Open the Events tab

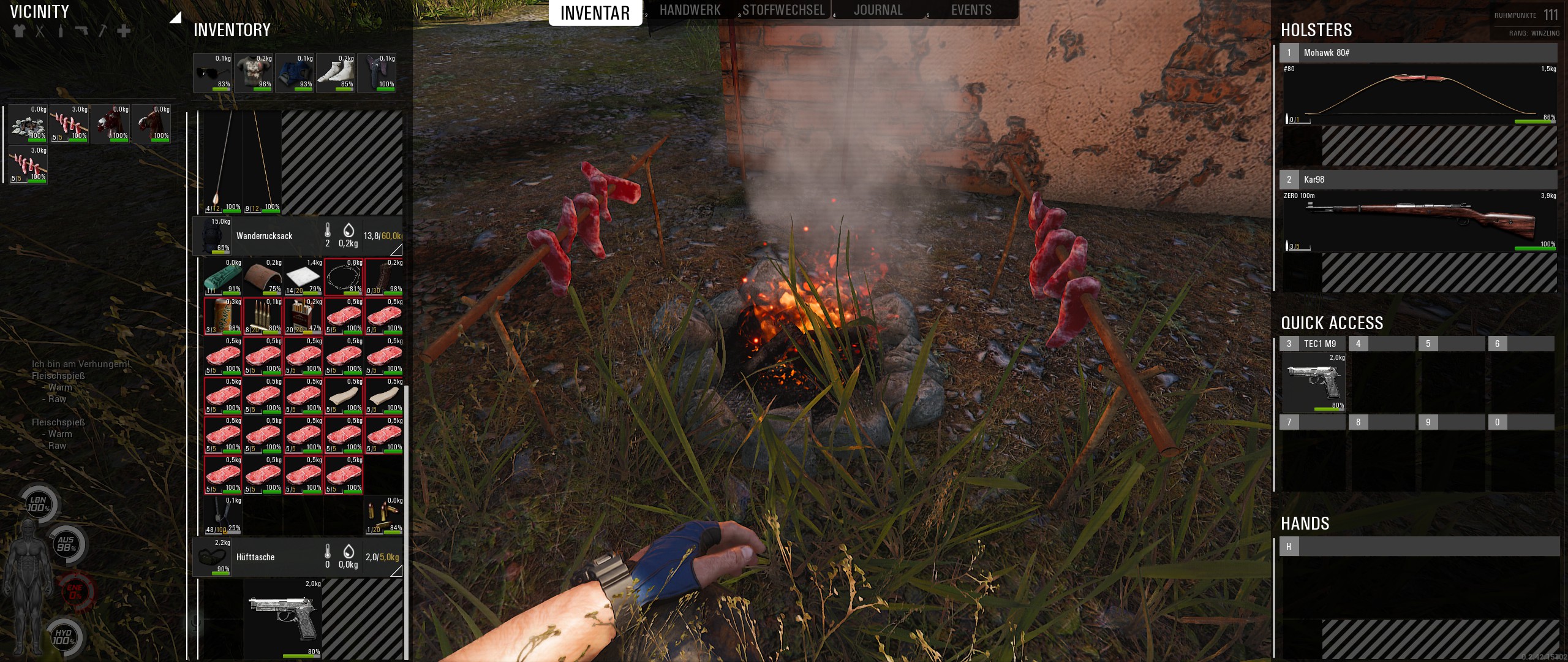click(x=971, y=10)
